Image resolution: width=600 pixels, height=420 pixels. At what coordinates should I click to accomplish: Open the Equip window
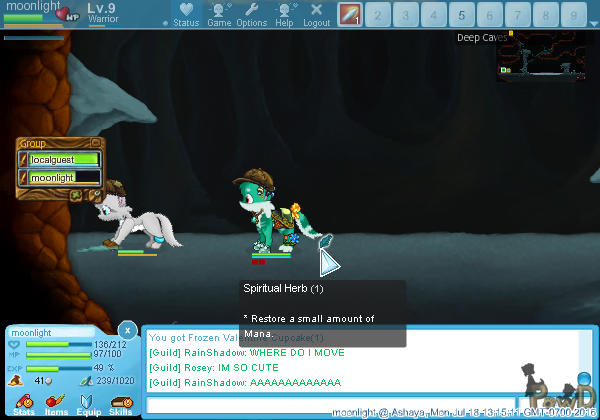(88, 403)
